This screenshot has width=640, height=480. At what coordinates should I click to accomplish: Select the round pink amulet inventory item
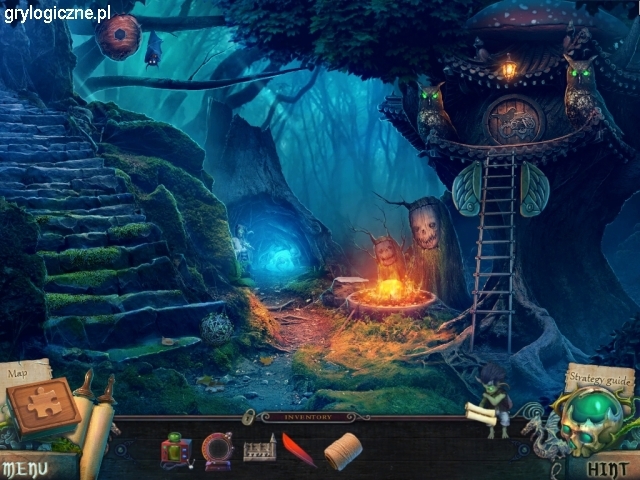click(217, 450)
